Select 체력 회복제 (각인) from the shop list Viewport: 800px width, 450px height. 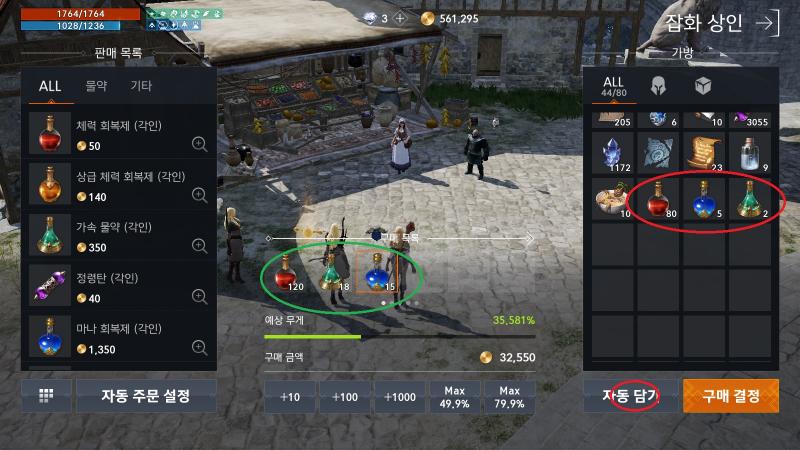(118, 135)
